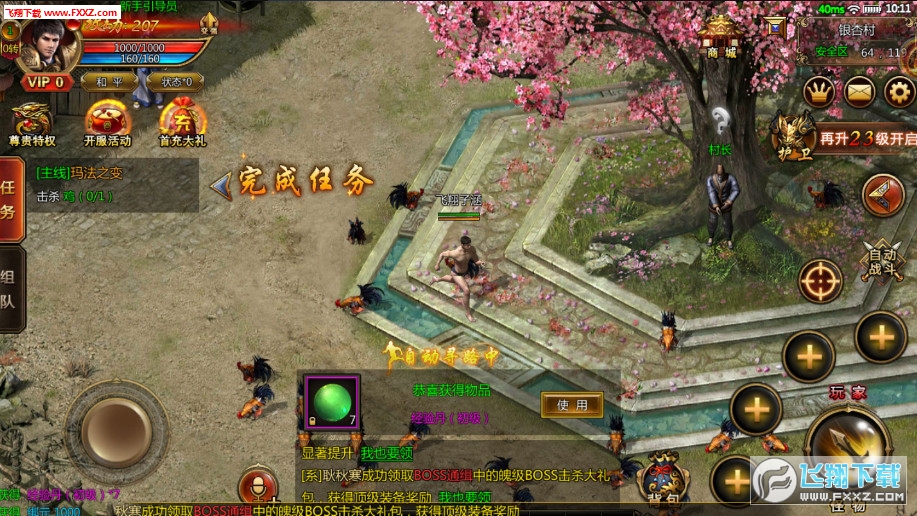Screen dimensions: 917x516
Task: Click the 护卫 guard icon
Action: coord(794,136)
